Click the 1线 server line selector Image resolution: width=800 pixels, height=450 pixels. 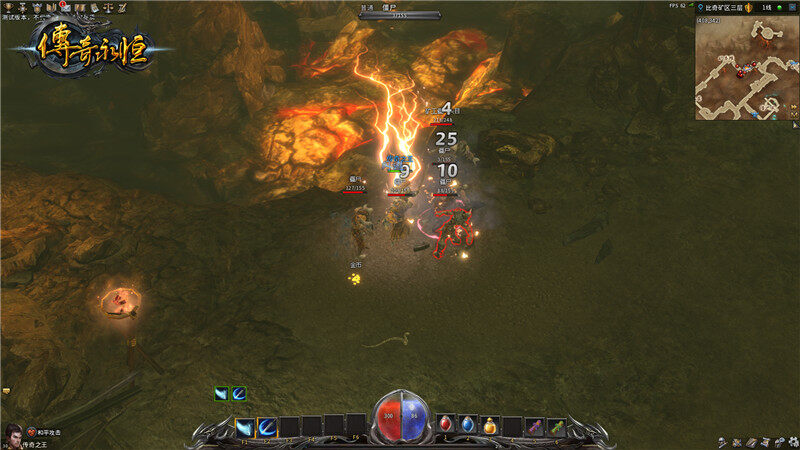pyautogui.click(x=767, y=6)
